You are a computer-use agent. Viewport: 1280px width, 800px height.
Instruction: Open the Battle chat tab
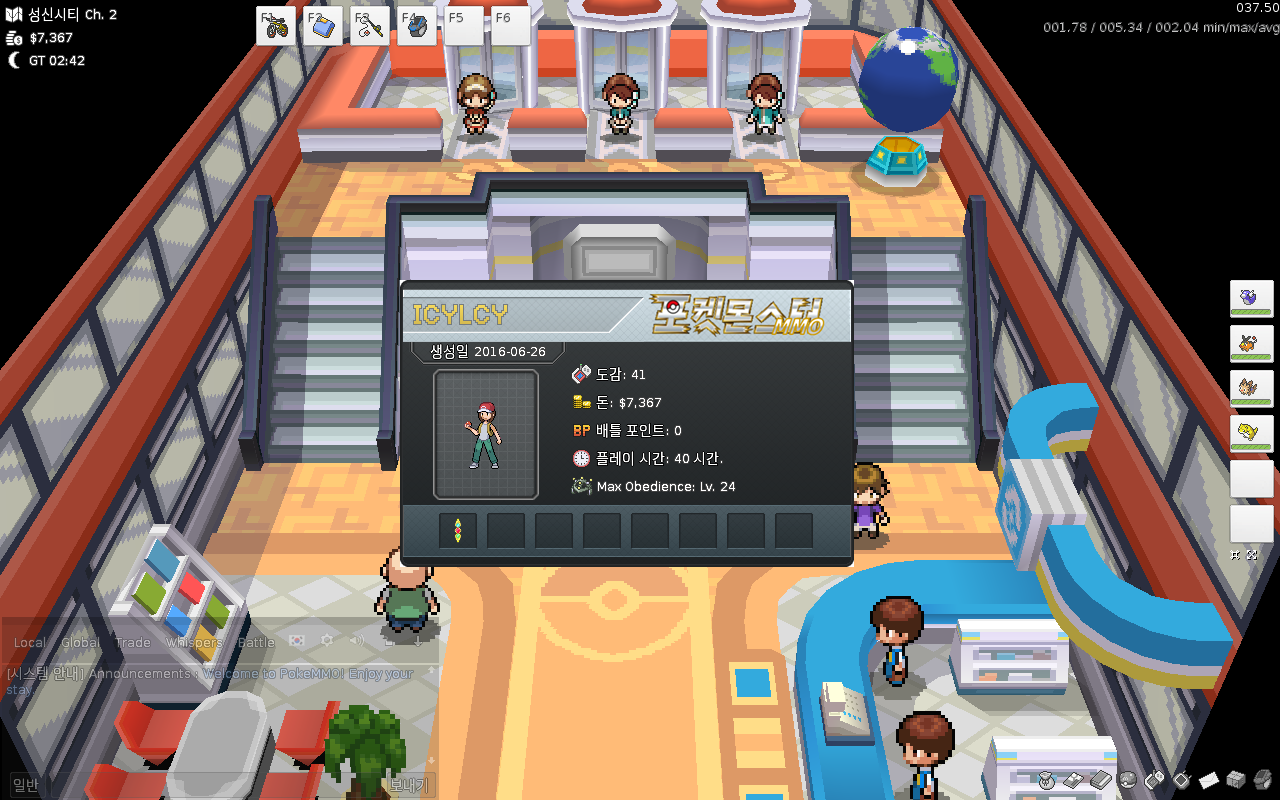tap(256, 643)
